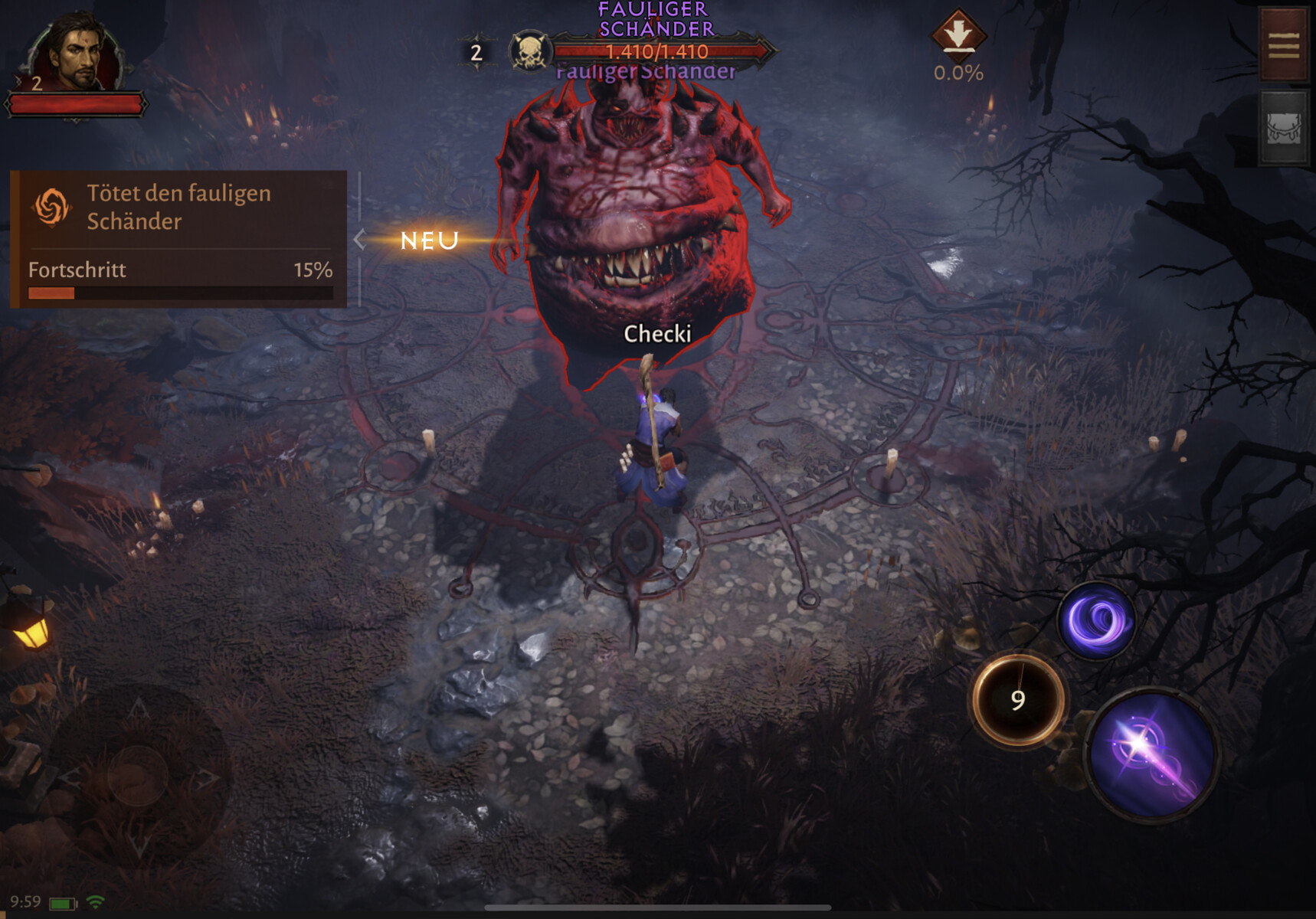Screen dimensions: 1316x919
Task: Tap the download progress arrow icon
Action: (958, 34)
